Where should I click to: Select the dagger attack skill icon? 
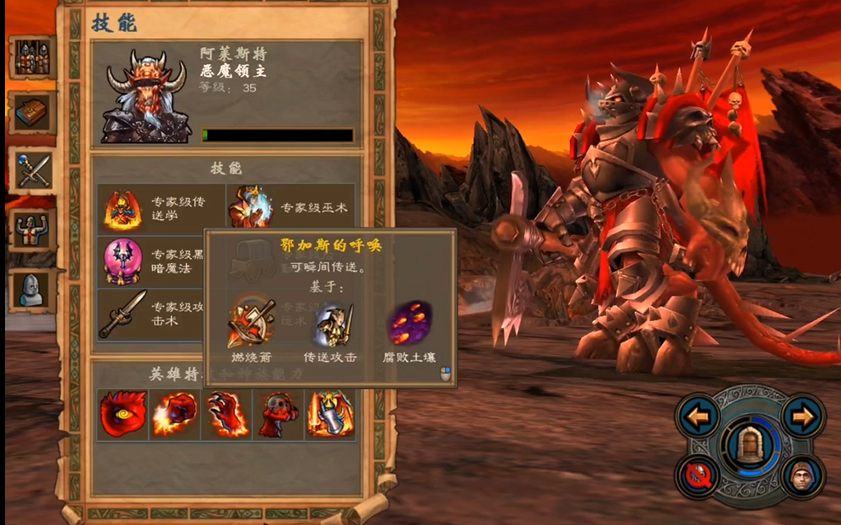[x=122, y=314]
